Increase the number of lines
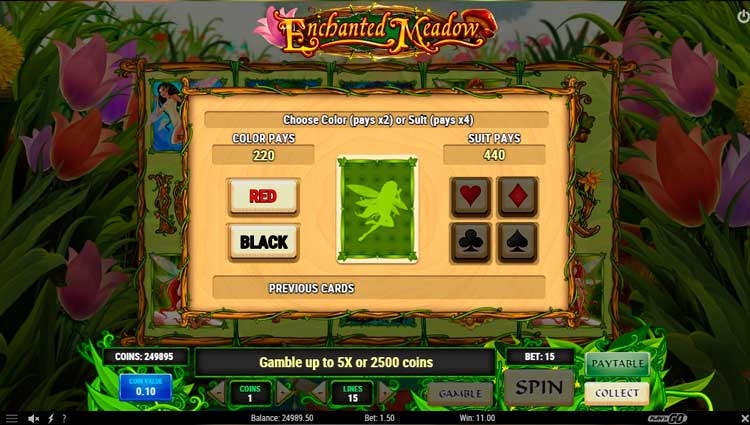The width and height of the screenshot is (750, 425). (x=386, y=393)
